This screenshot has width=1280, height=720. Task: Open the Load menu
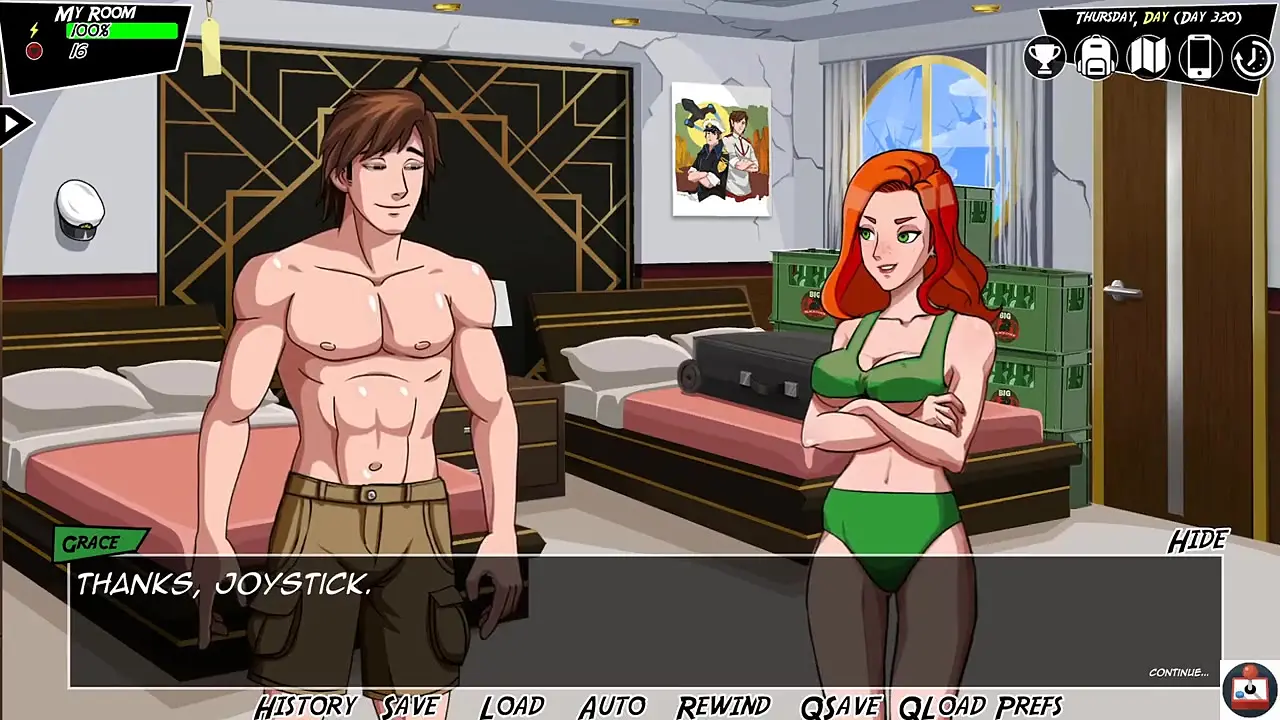click(512, 706)
